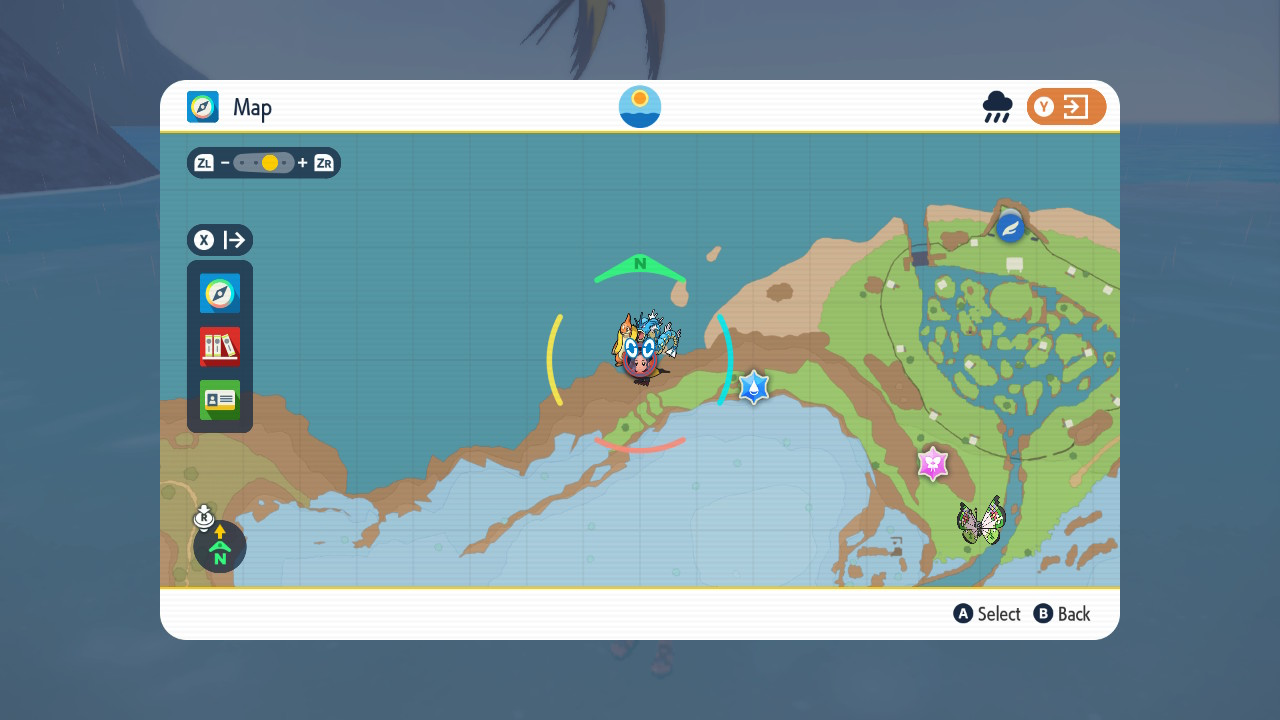Toggle the north compass orientation indicator
Screen dimensions: 1280x720
click(x=220, y=546)
